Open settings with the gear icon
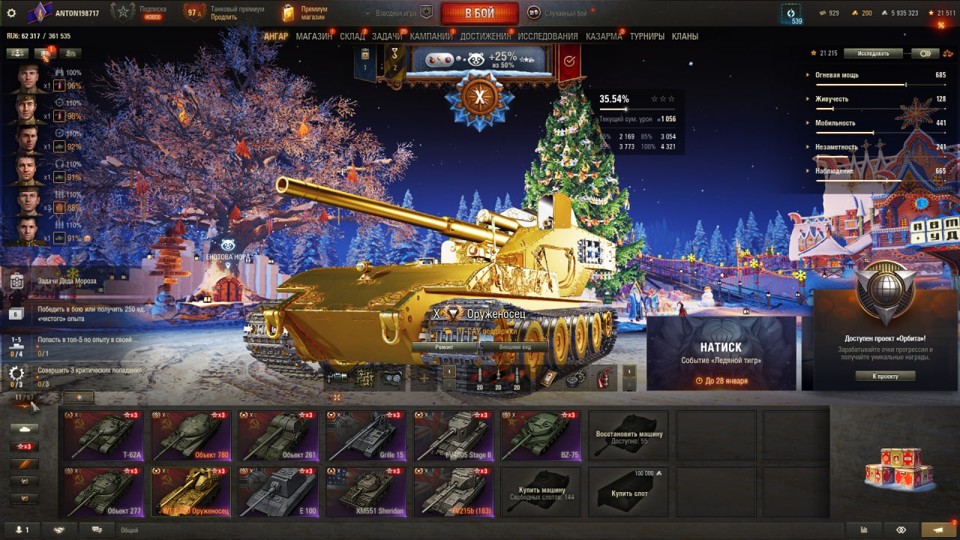 (x=12, y=12)
